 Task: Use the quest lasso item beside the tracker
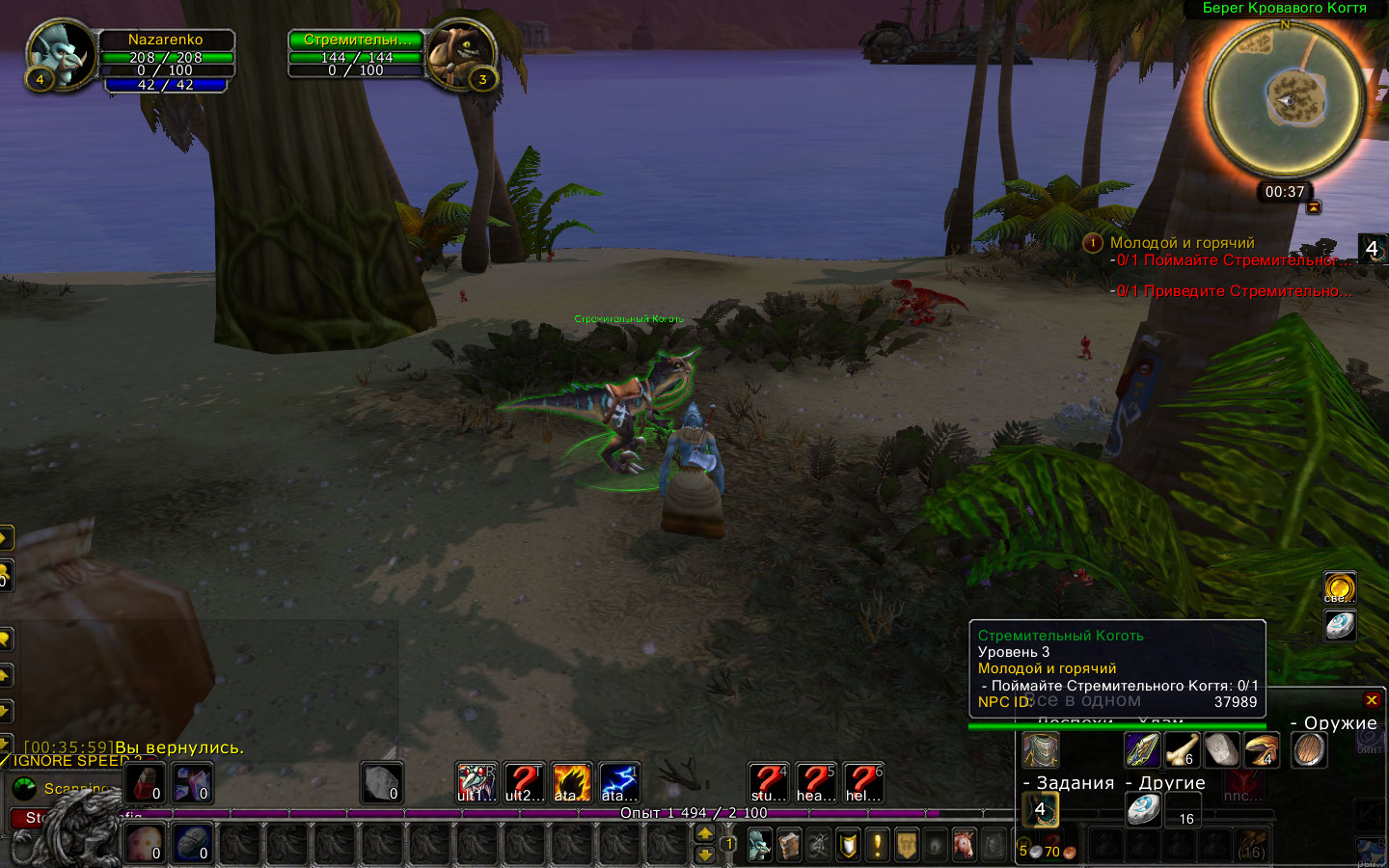pyautogui.click(x=1372, y=249)
